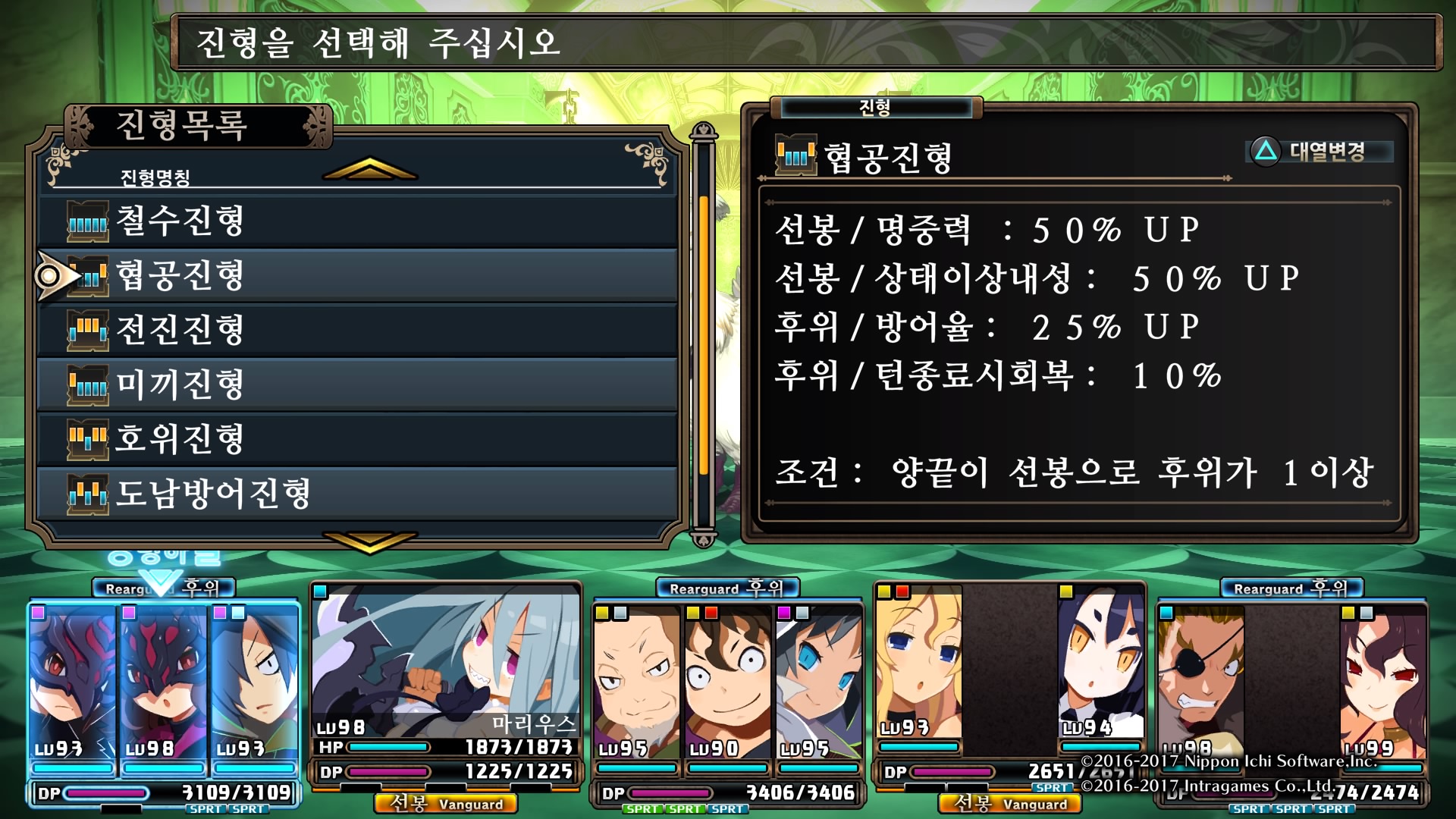This screenshot has height=819, width=1456.
Task: Choose the 협공진형 formation row
Action: tap(356, 275)
